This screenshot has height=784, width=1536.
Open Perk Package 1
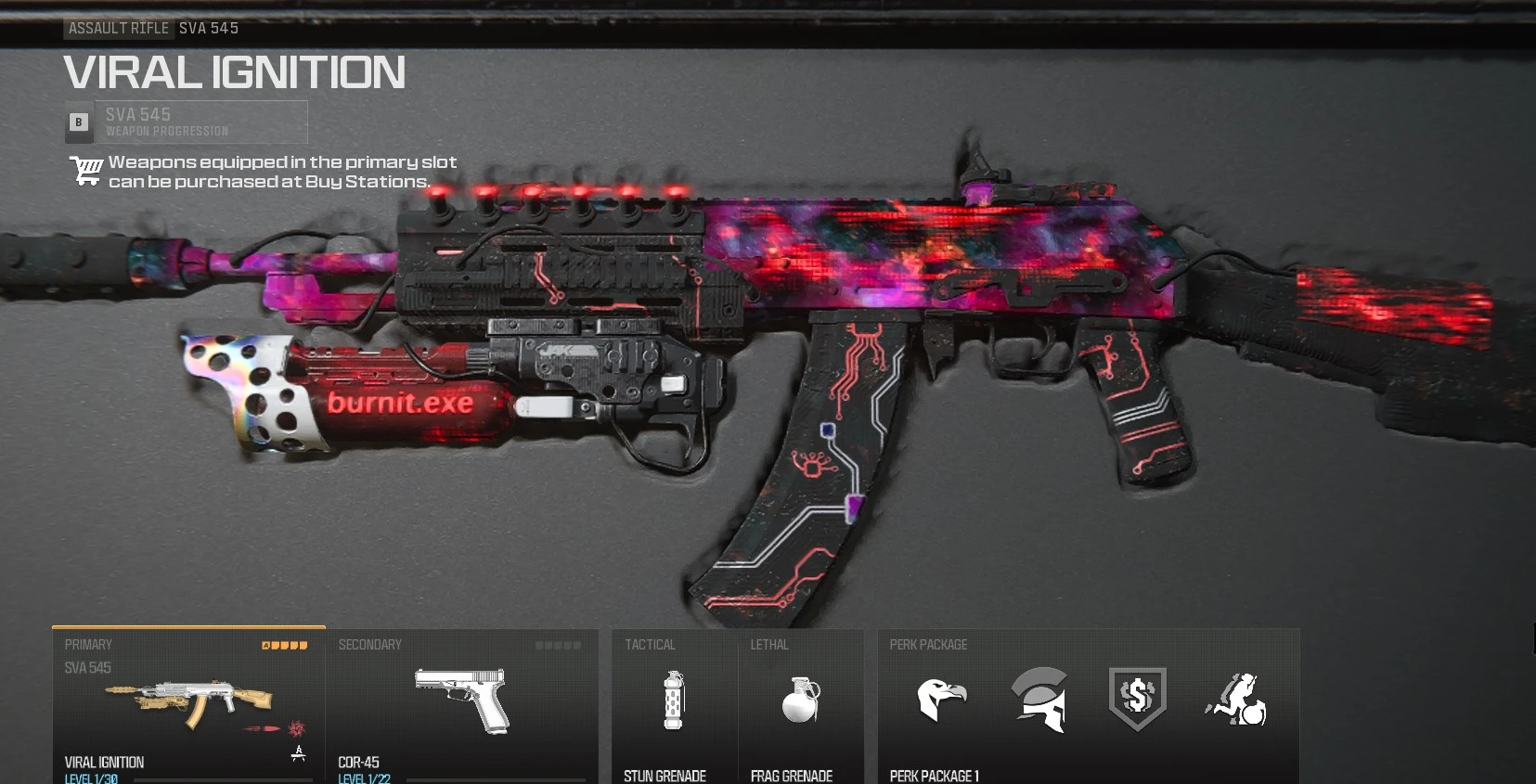[936, 776]
